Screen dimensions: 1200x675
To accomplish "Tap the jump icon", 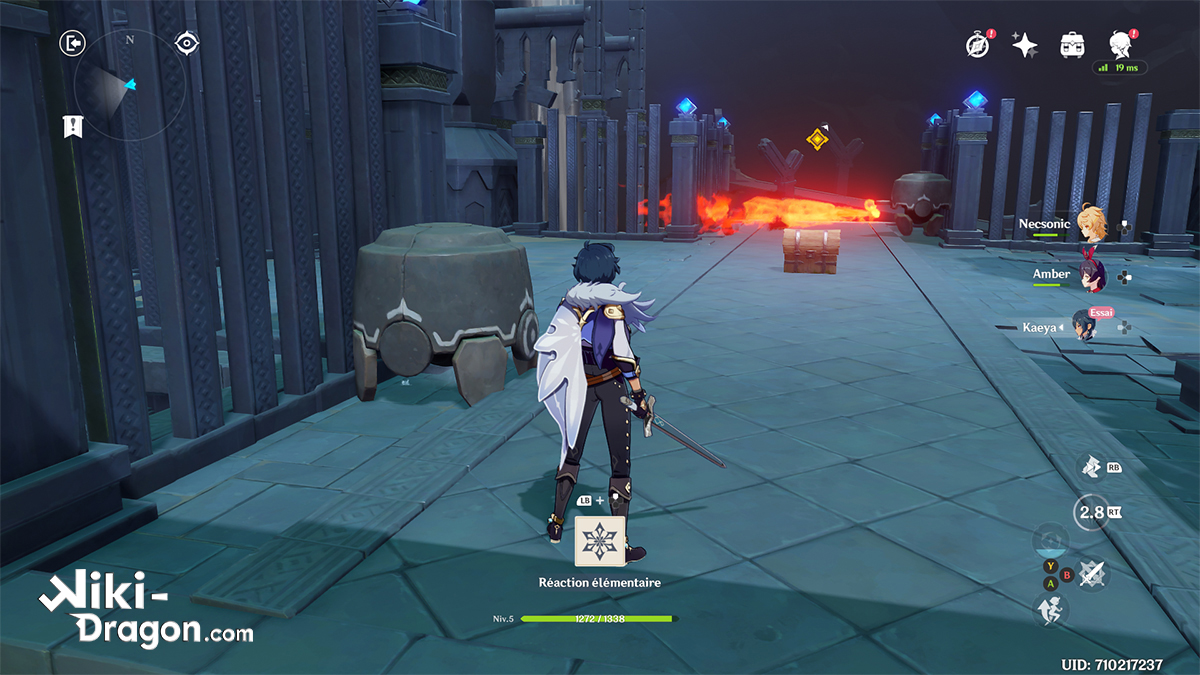I will tap(1052, 608).
